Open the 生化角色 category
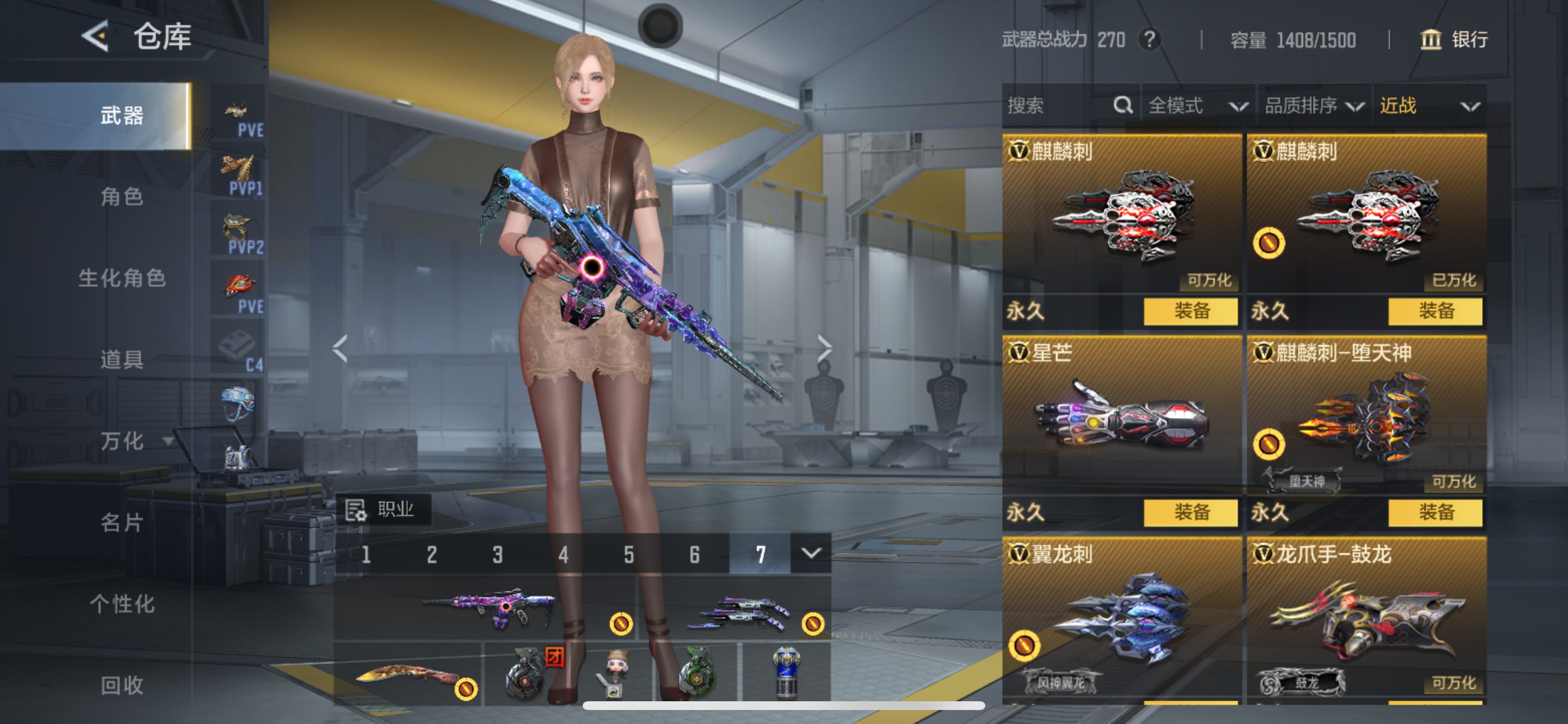This screenshot has width=1568, height=724. (x=122, y=278)
